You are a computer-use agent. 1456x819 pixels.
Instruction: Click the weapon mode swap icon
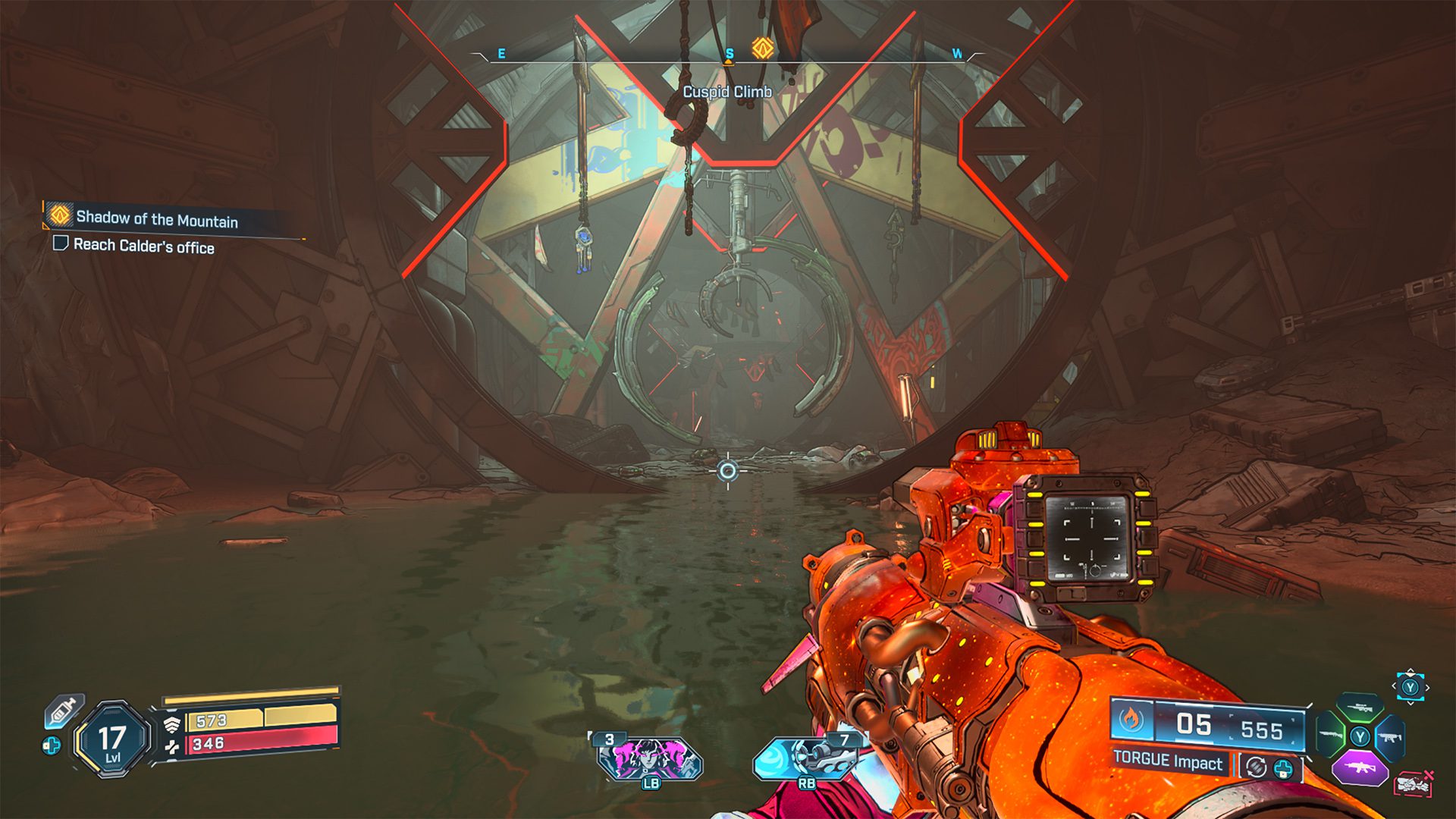click(1256, 767)
